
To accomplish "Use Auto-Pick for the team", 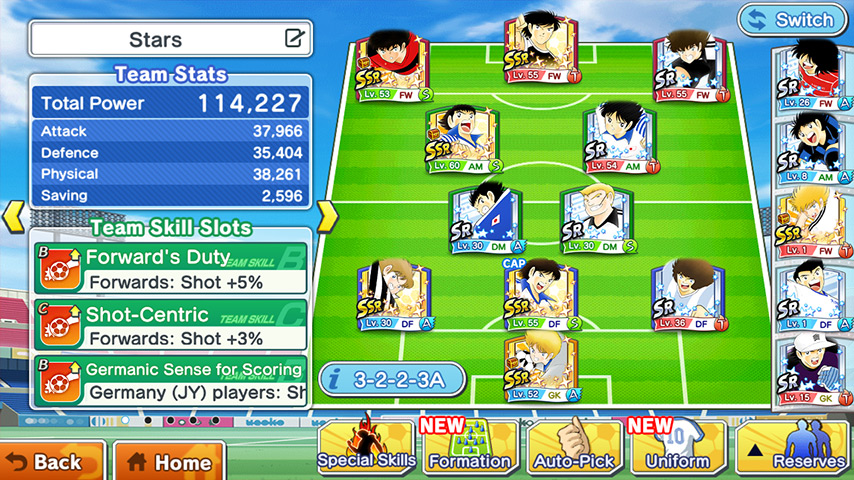I will click(x=573, y=447).
